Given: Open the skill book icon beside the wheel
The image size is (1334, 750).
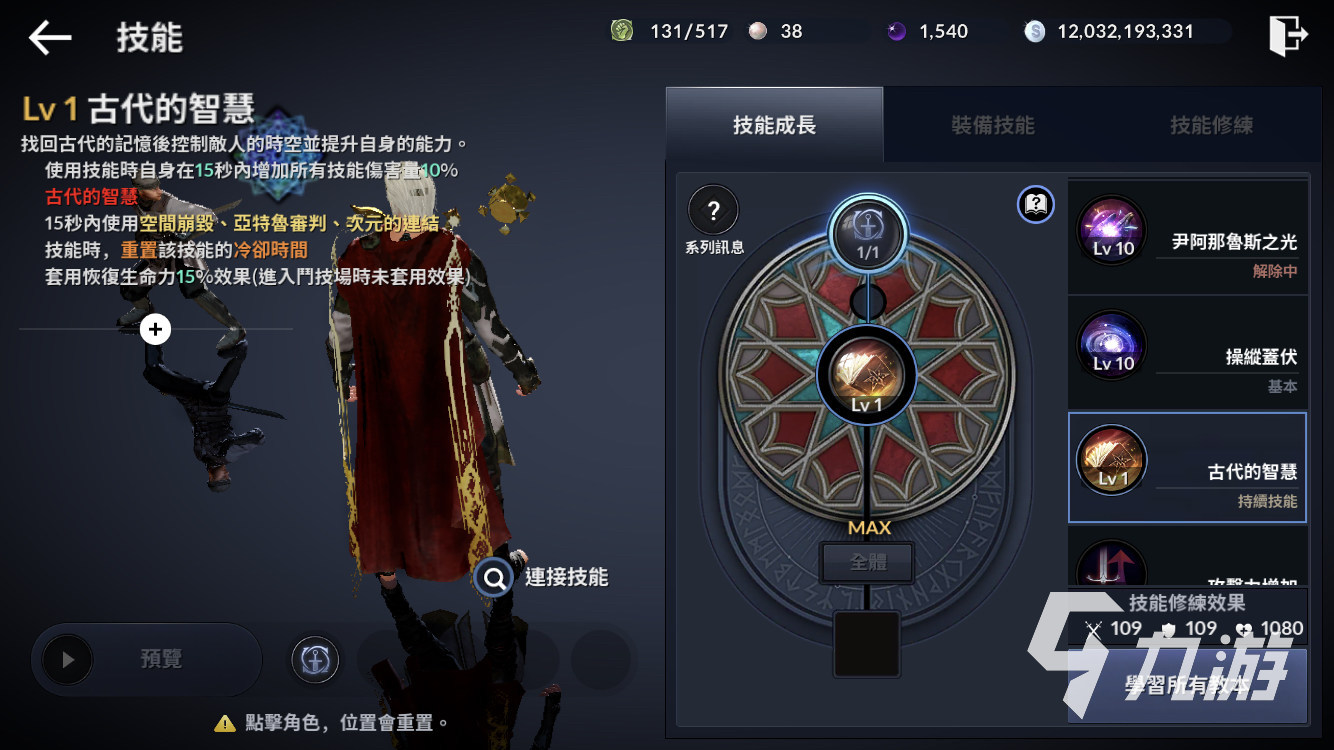Looking at the screenshot, I should coord(1036,204).
